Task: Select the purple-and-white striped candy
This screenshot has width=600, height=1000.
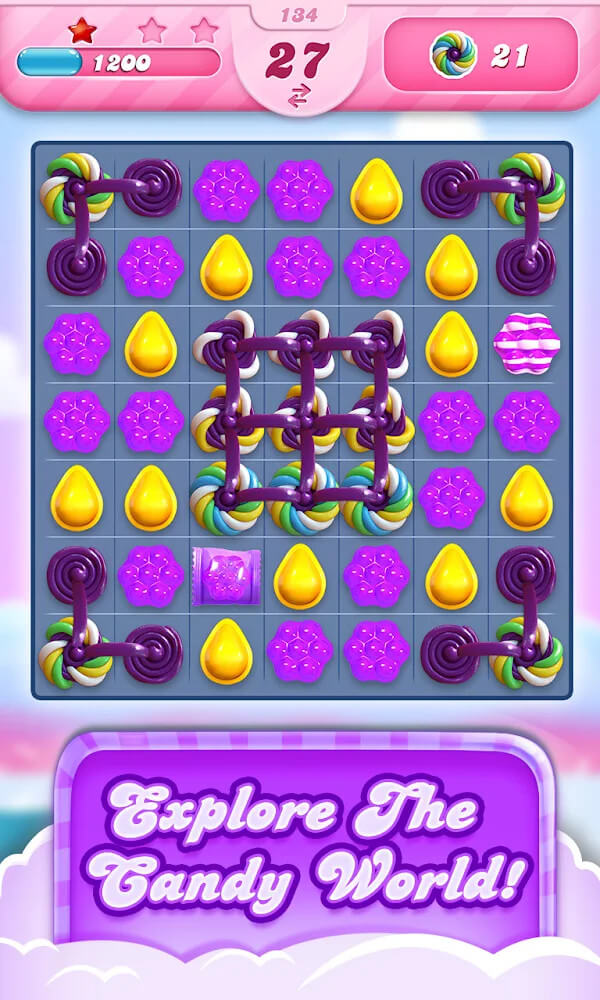Action: pos(526,343)
